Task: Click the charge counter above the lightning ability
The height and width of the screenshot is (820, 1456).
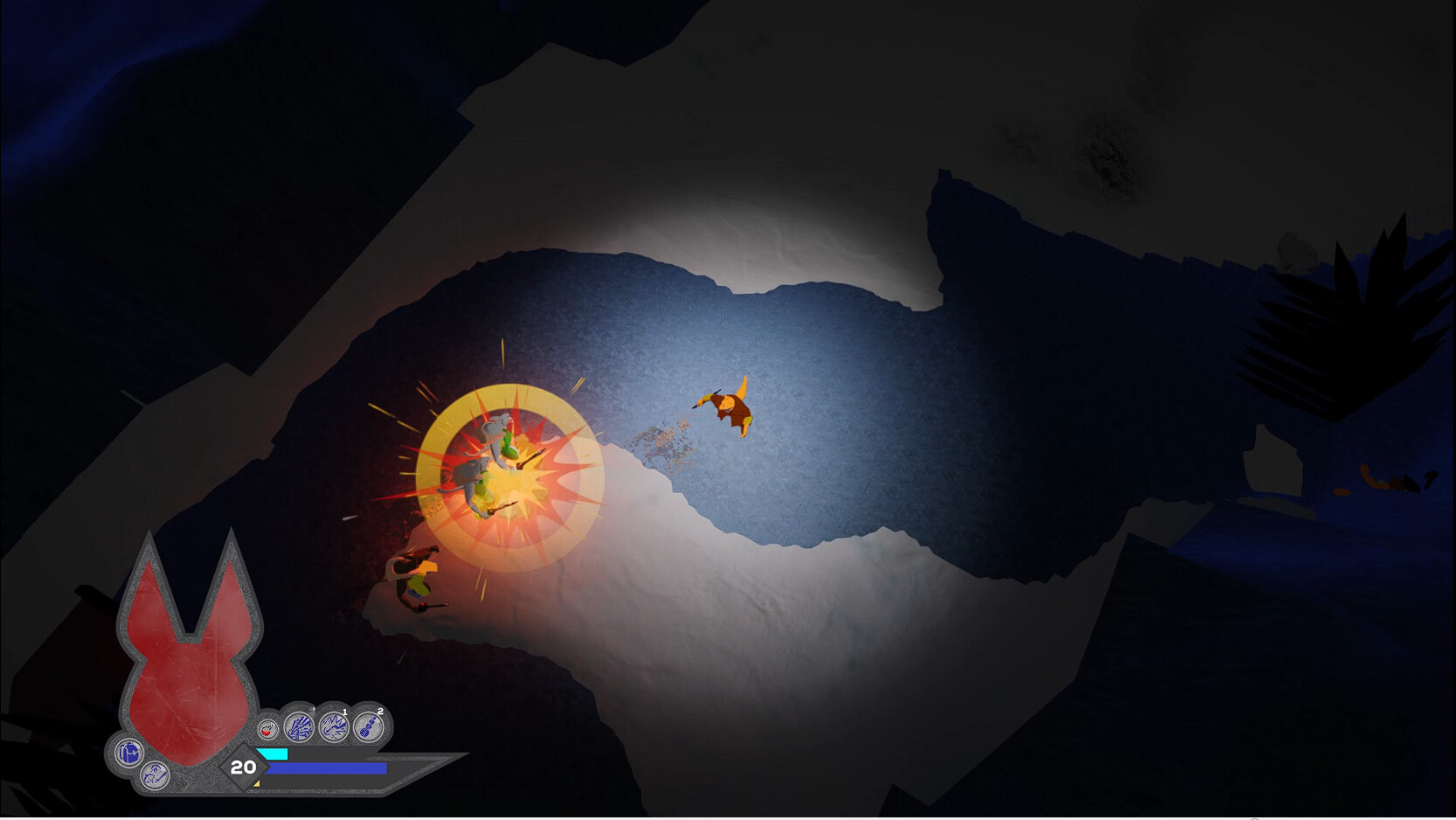Action: coord(344,712)
